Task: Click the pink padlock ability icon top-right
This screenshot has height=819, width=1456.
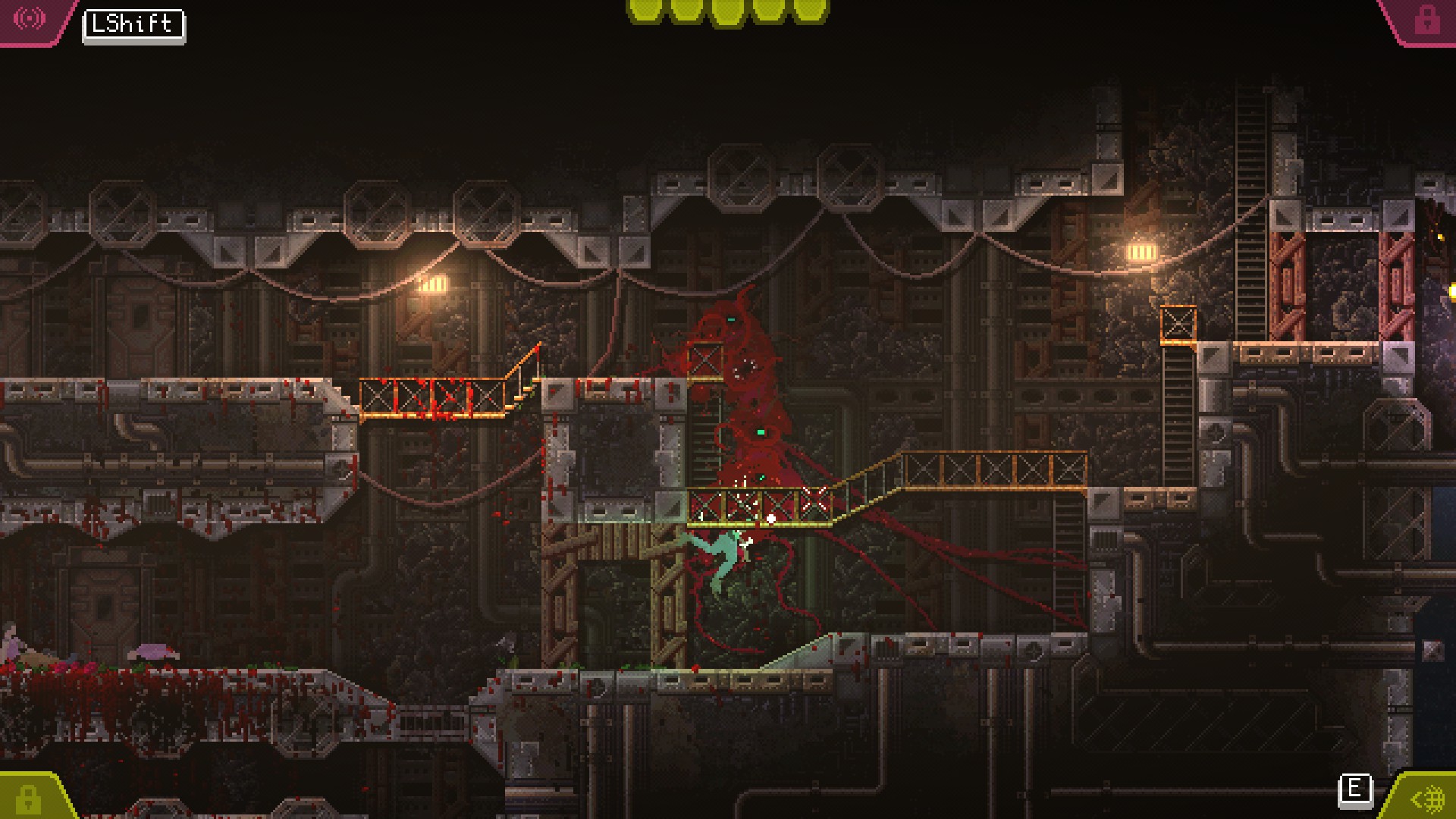Action: (x=1427, y=19)
